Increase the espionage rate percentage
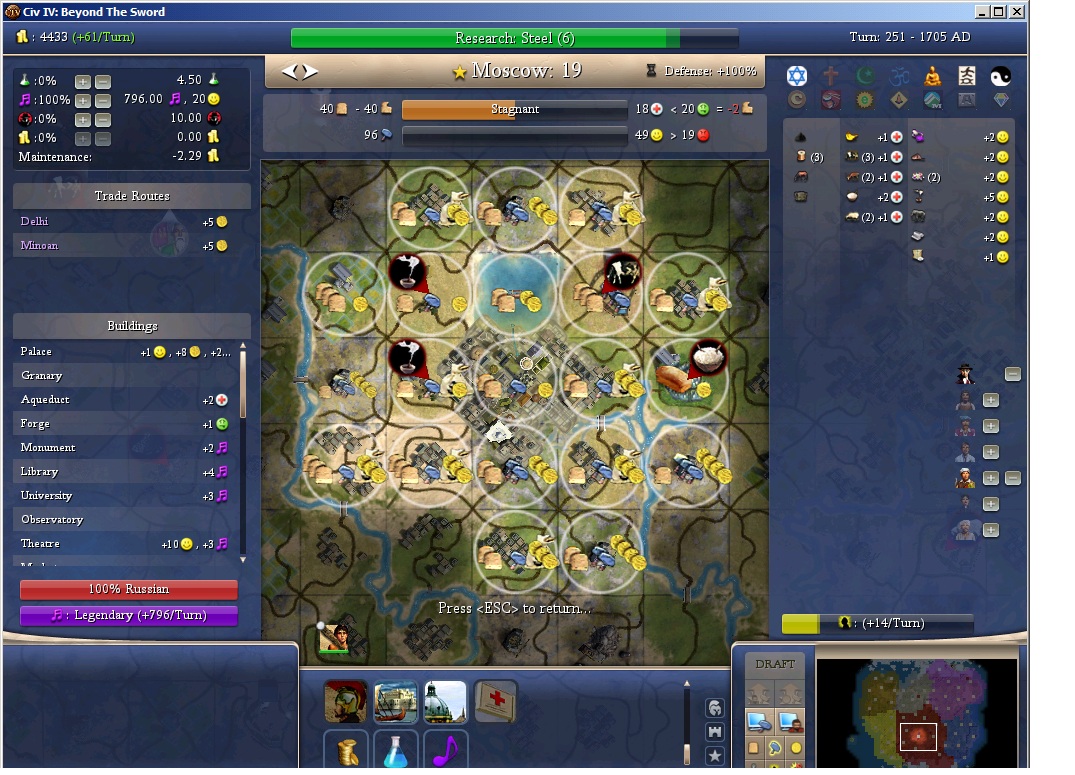This screenshot has height=775, width=1075. [83, 119]
